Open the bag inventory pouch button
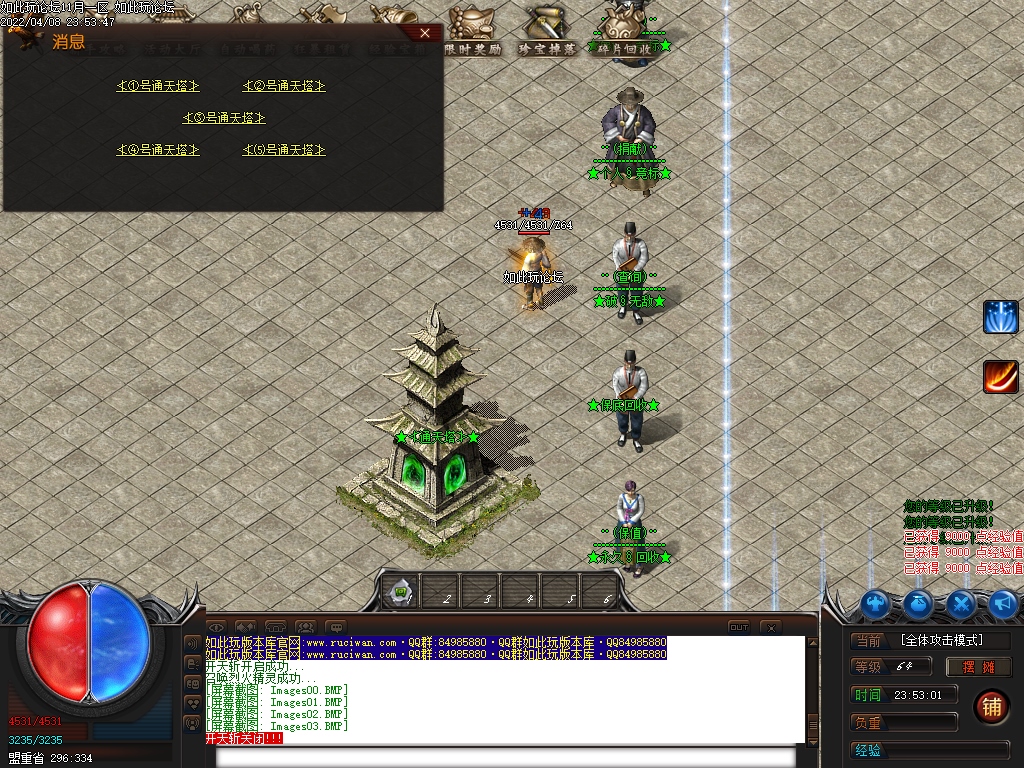1024x768 pixels. [919, 604]
